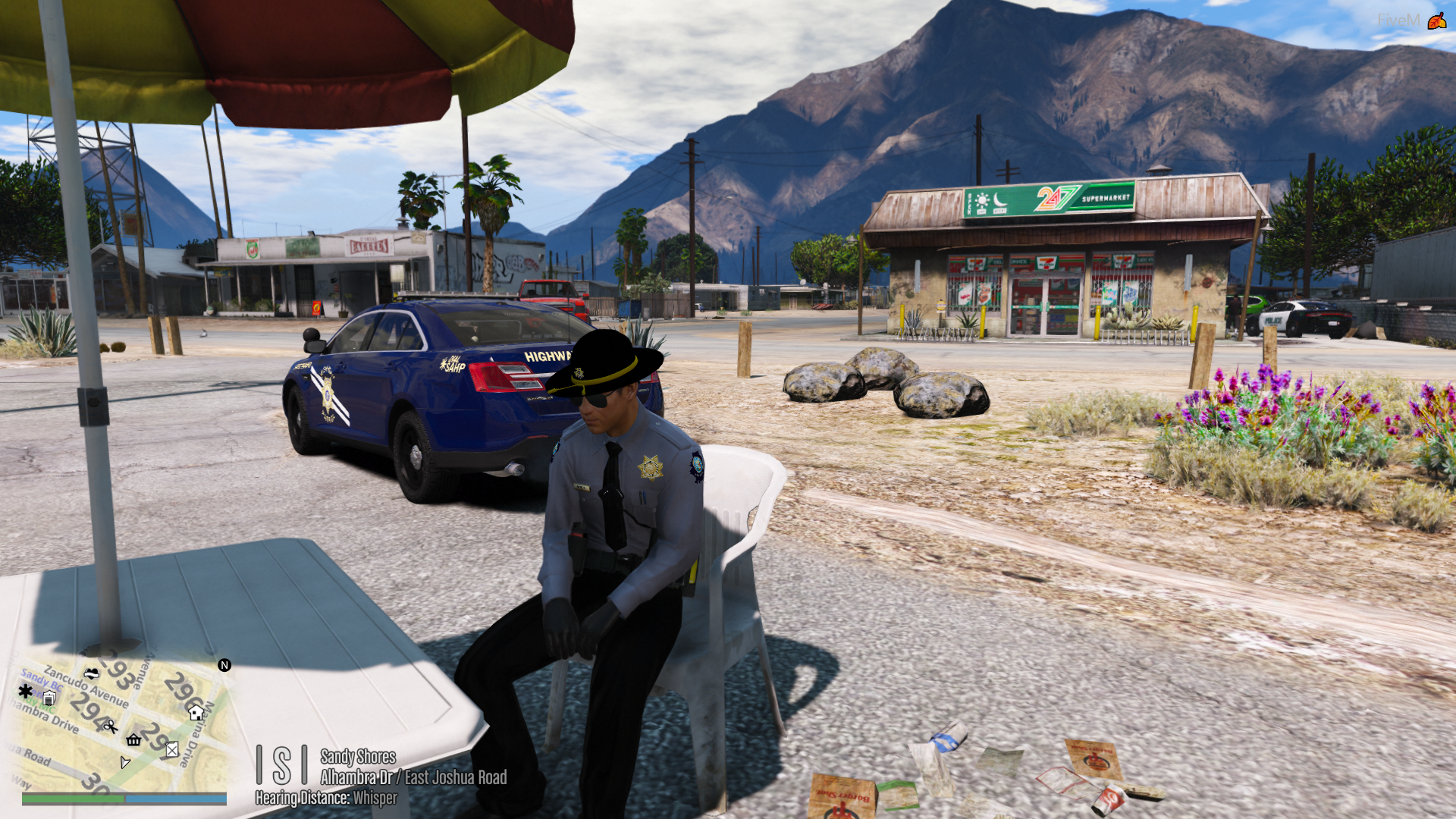Viewport: 1456px width, 819px height.
Task: Choose the shopping basket store blip
Action: [x=134, y=740]
